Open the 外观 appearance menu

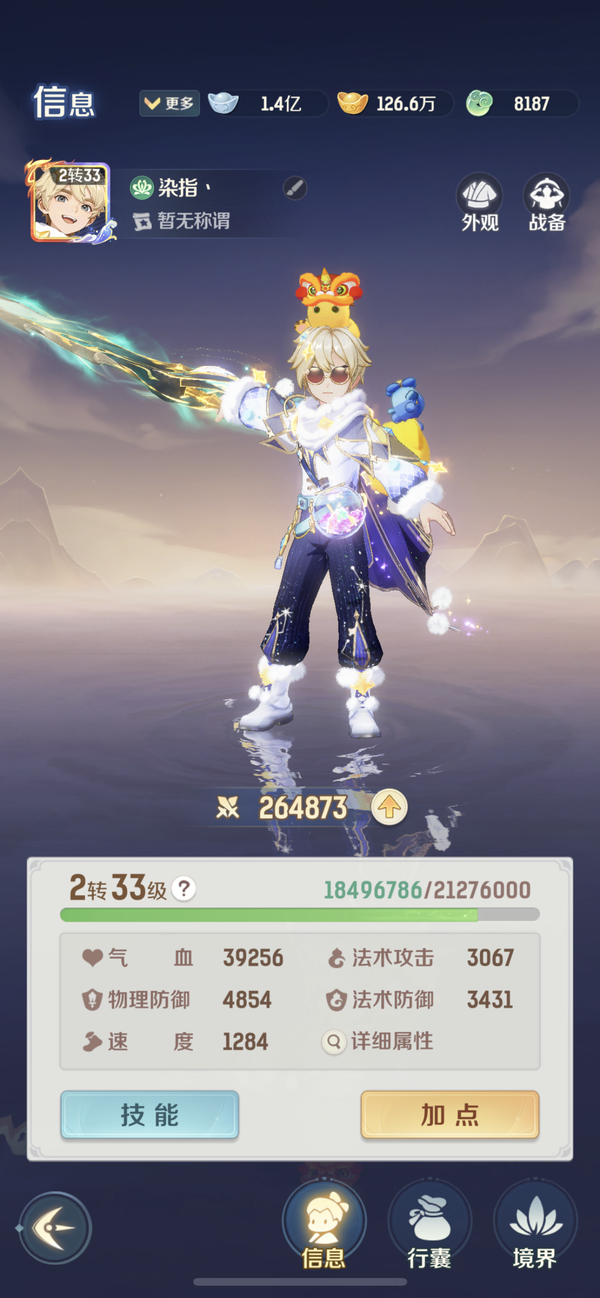pyautogui.click(x=480, y=204)
